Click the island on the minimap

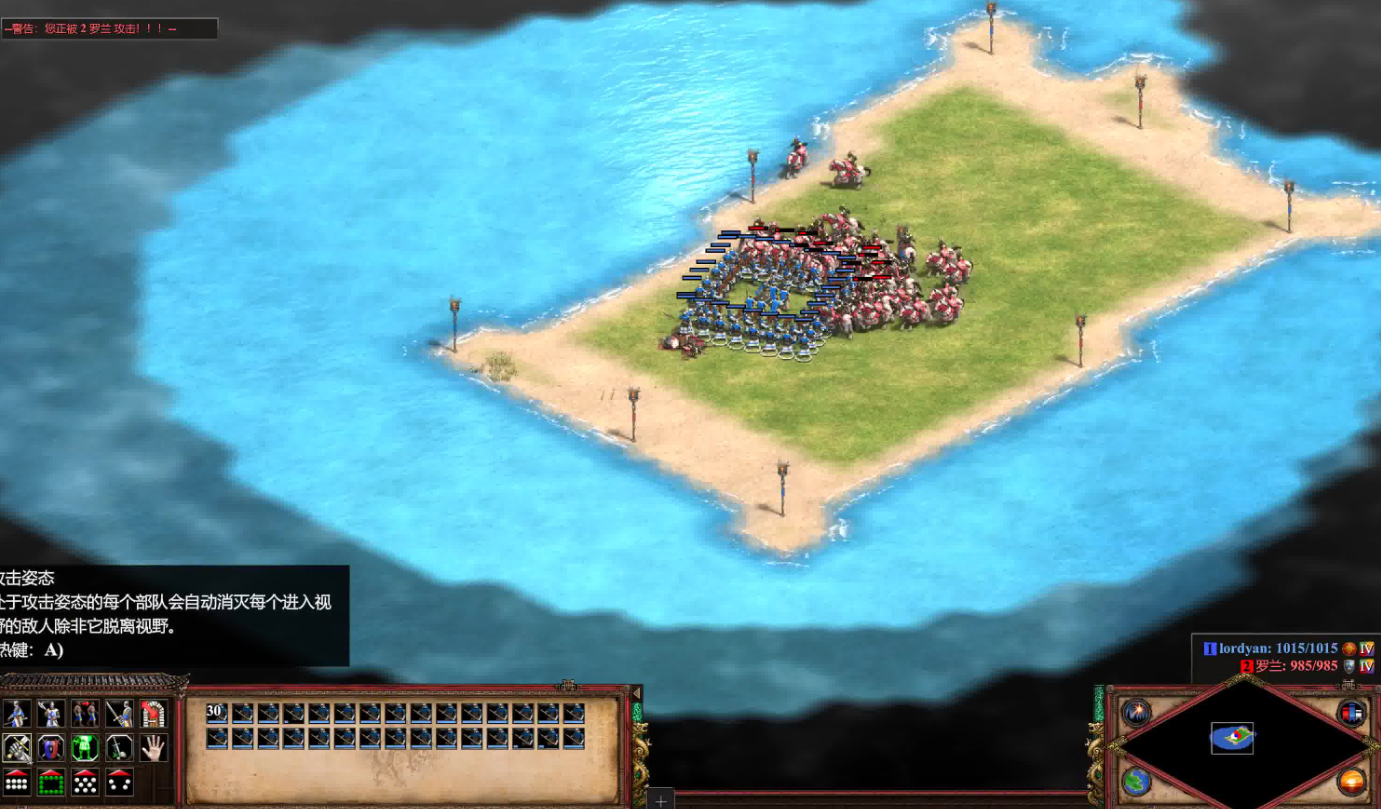coord(1232,738)
